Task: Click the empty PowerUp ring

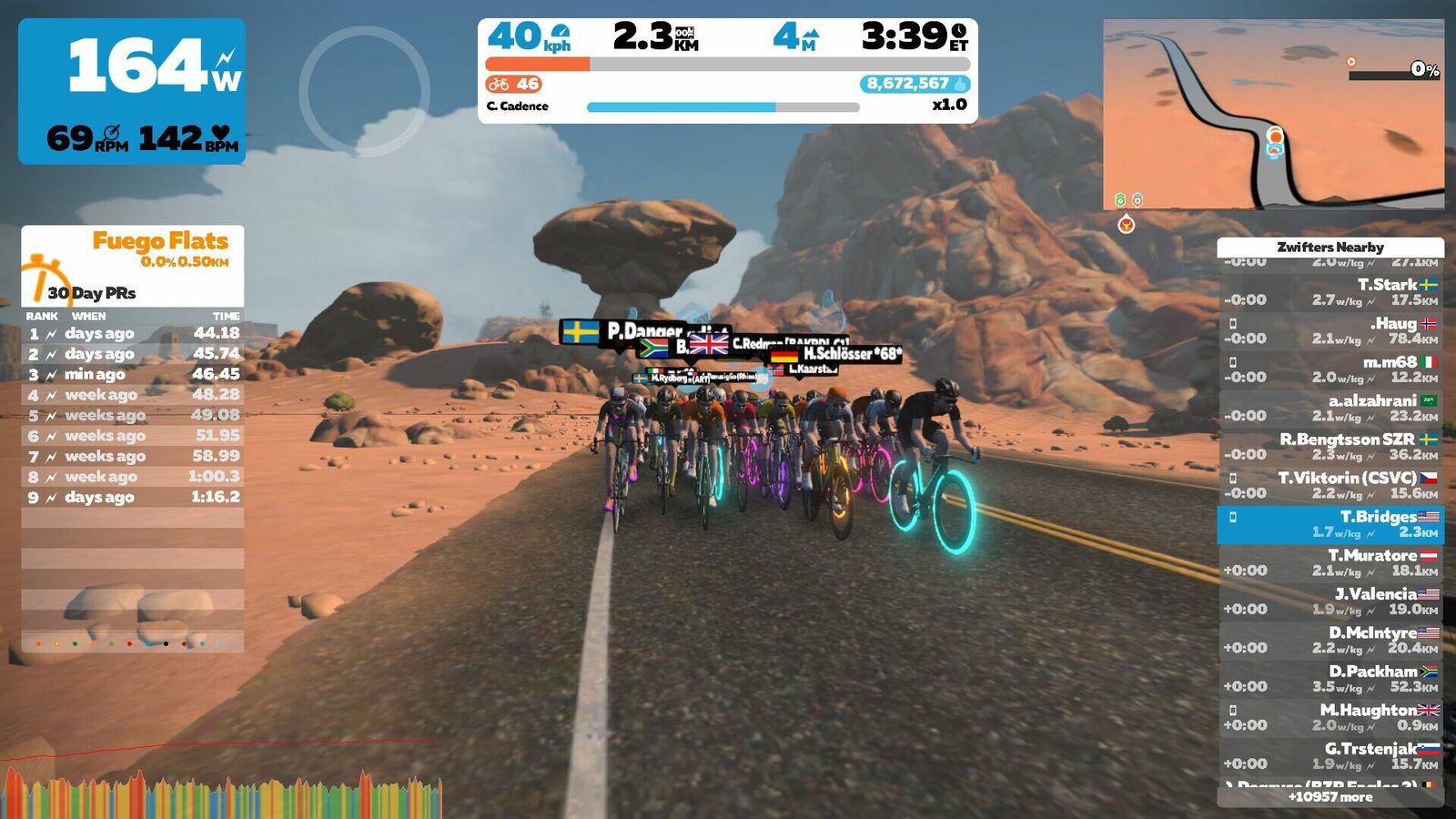Action: point(364,91)
